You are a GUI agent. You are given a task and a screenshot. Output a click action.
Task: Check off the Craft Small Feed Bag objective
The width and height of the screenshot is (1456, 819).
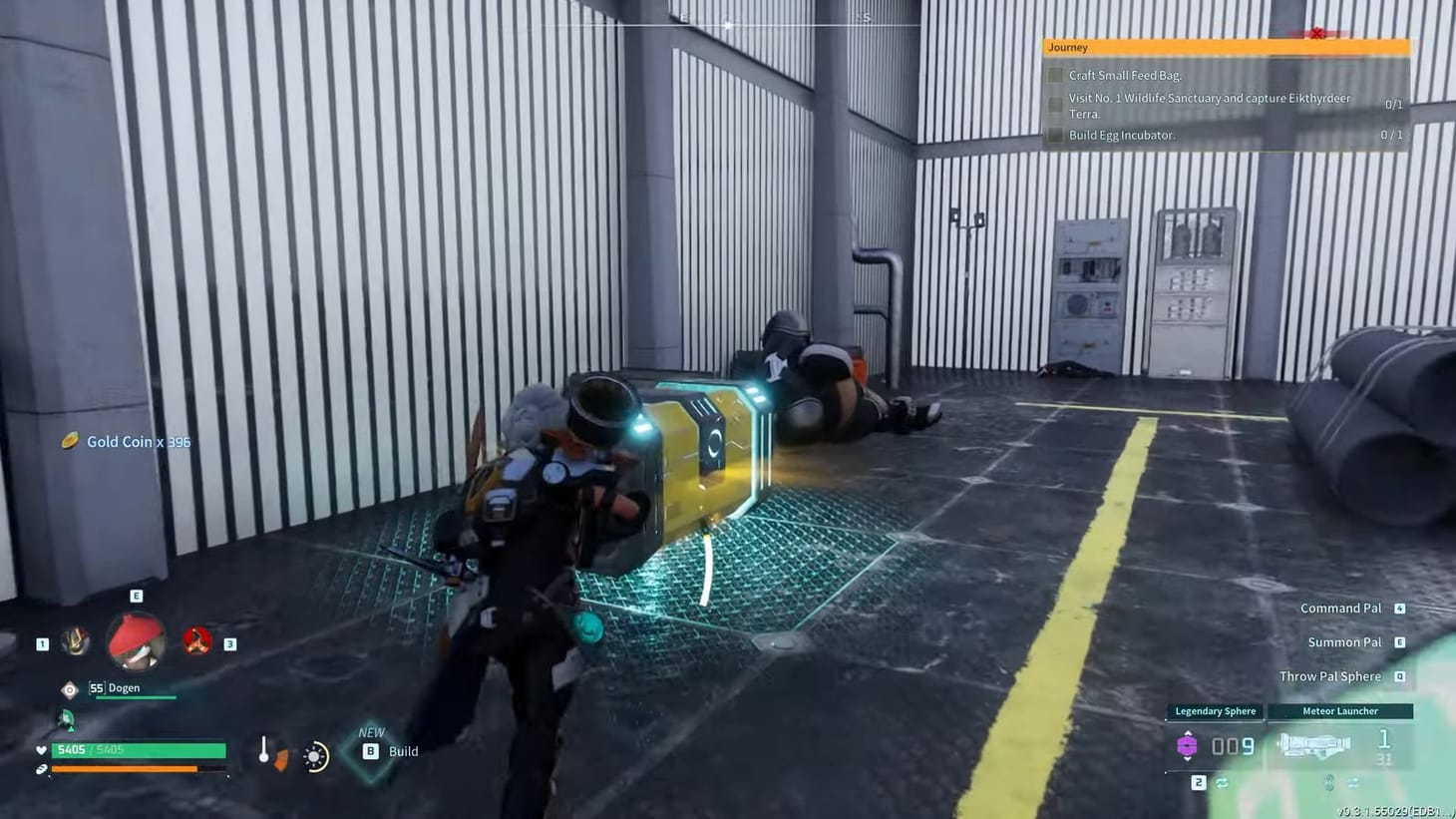(x=1056, y=75)
